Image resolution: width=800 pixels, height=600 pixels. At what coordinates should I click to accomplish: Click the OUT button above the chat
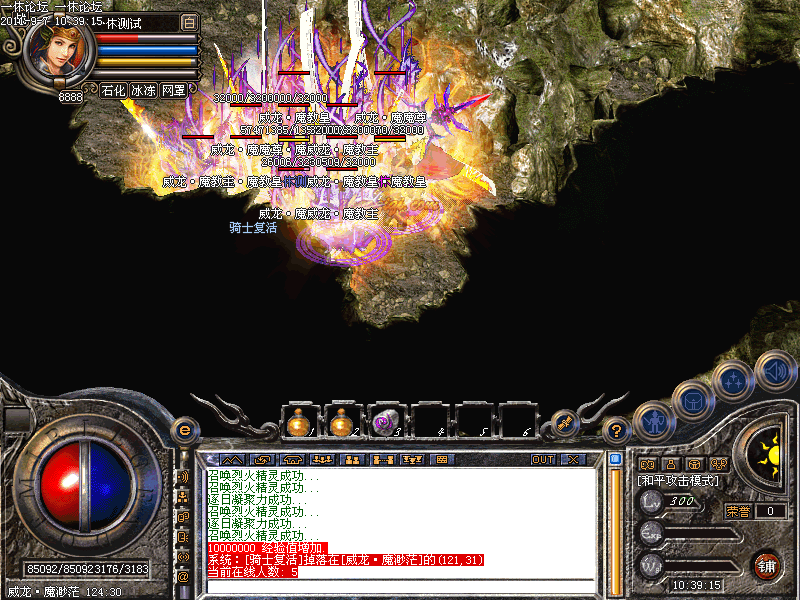[542, 459]
